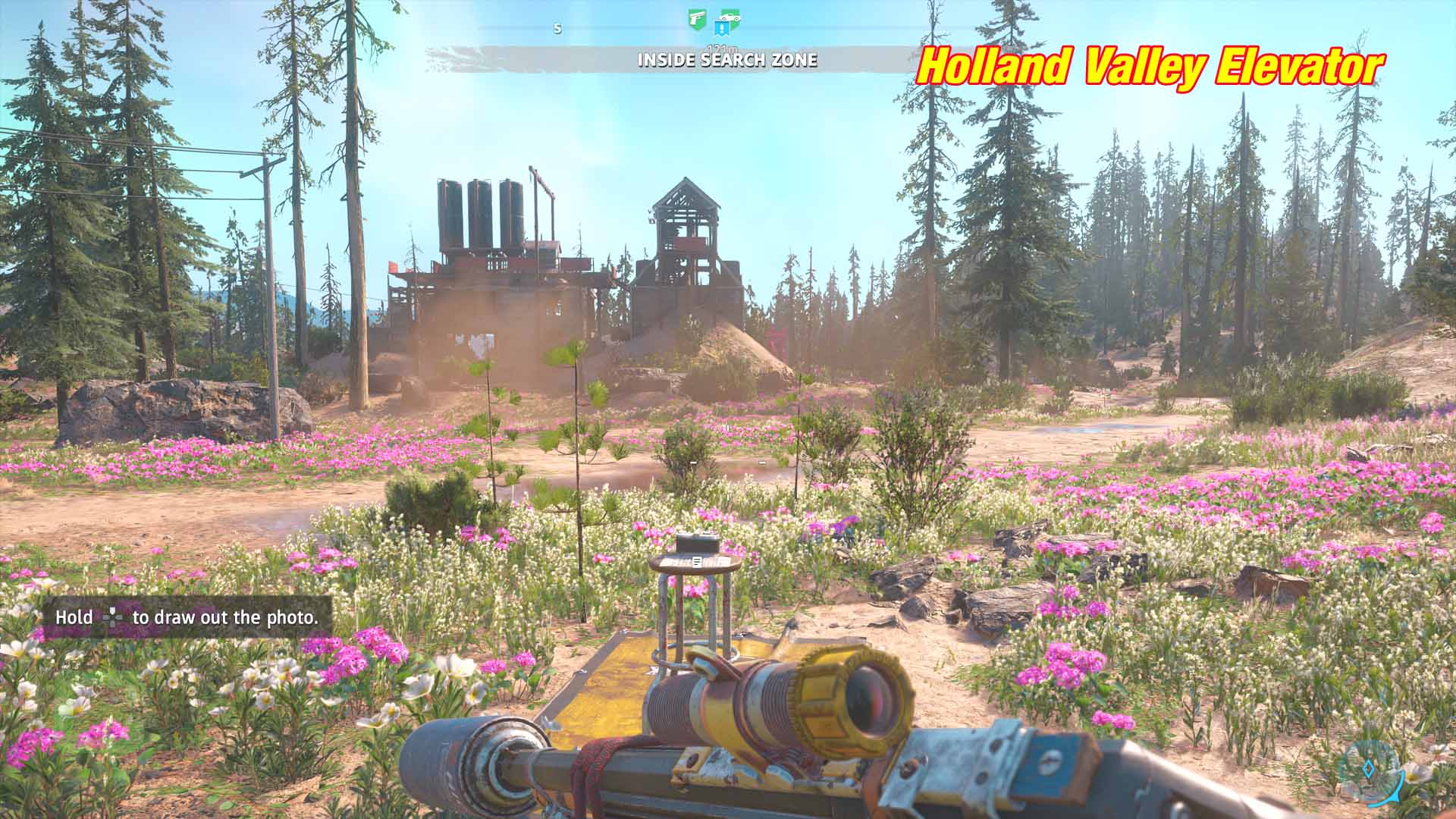1456x819 pixels.
Task: Click the green car shield compass marker
Action: pyautogui.click(x=730, y=18)
